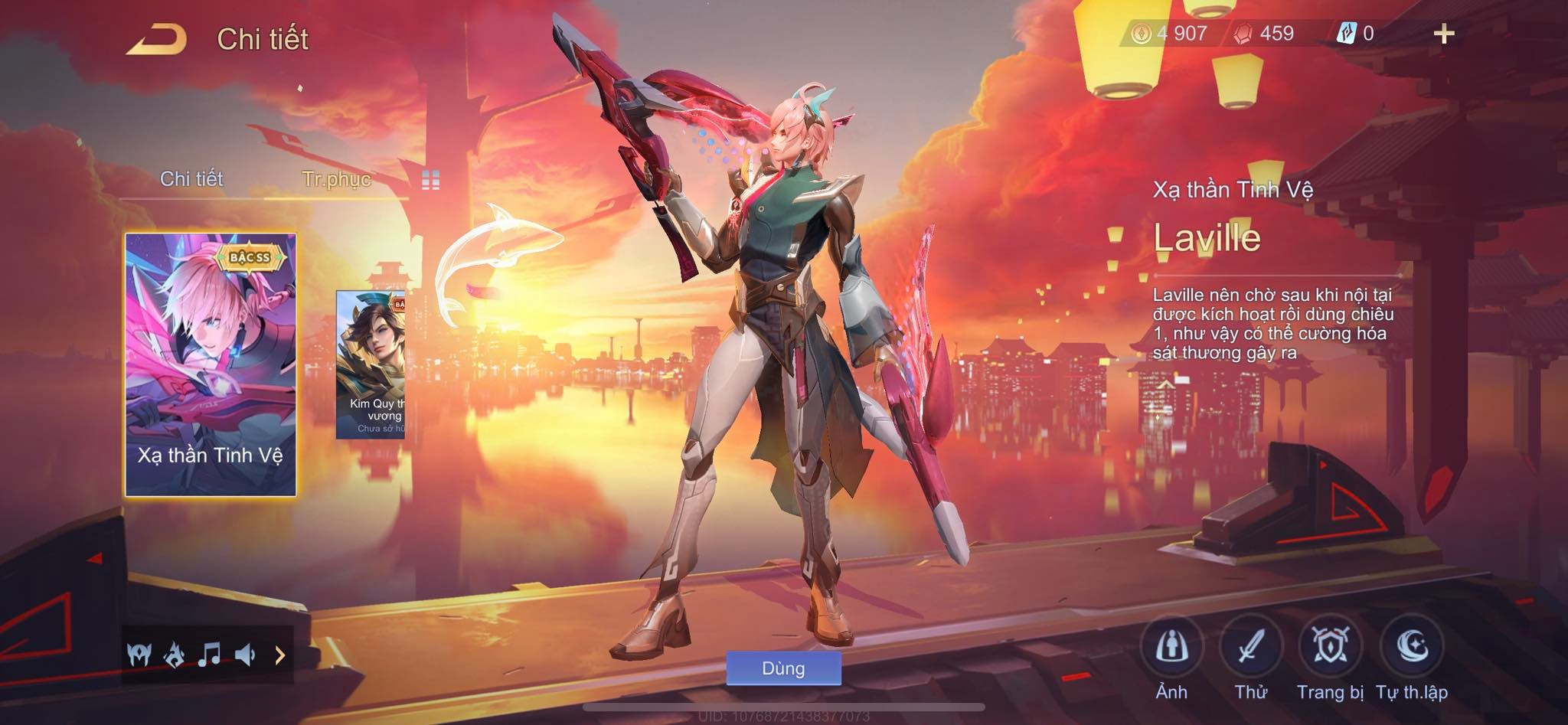The width and height of the screenshot is (1568, 725).
Task: Add currency with the plus button
Action: tap(1443, 34)
